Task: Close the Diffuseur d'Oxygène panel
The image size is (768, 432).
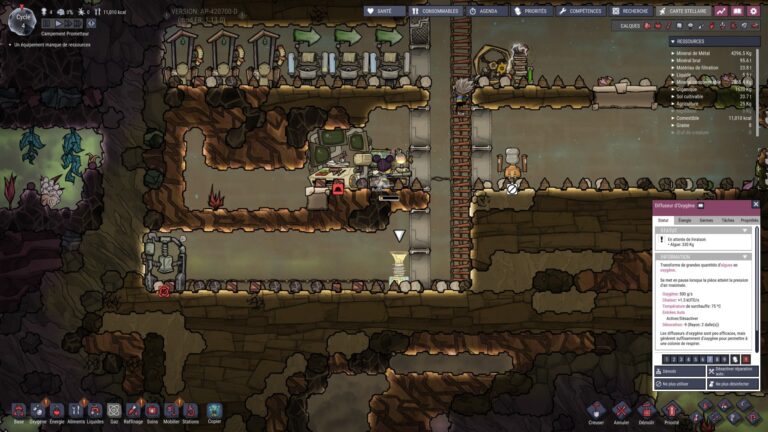Action: [756, 204]
